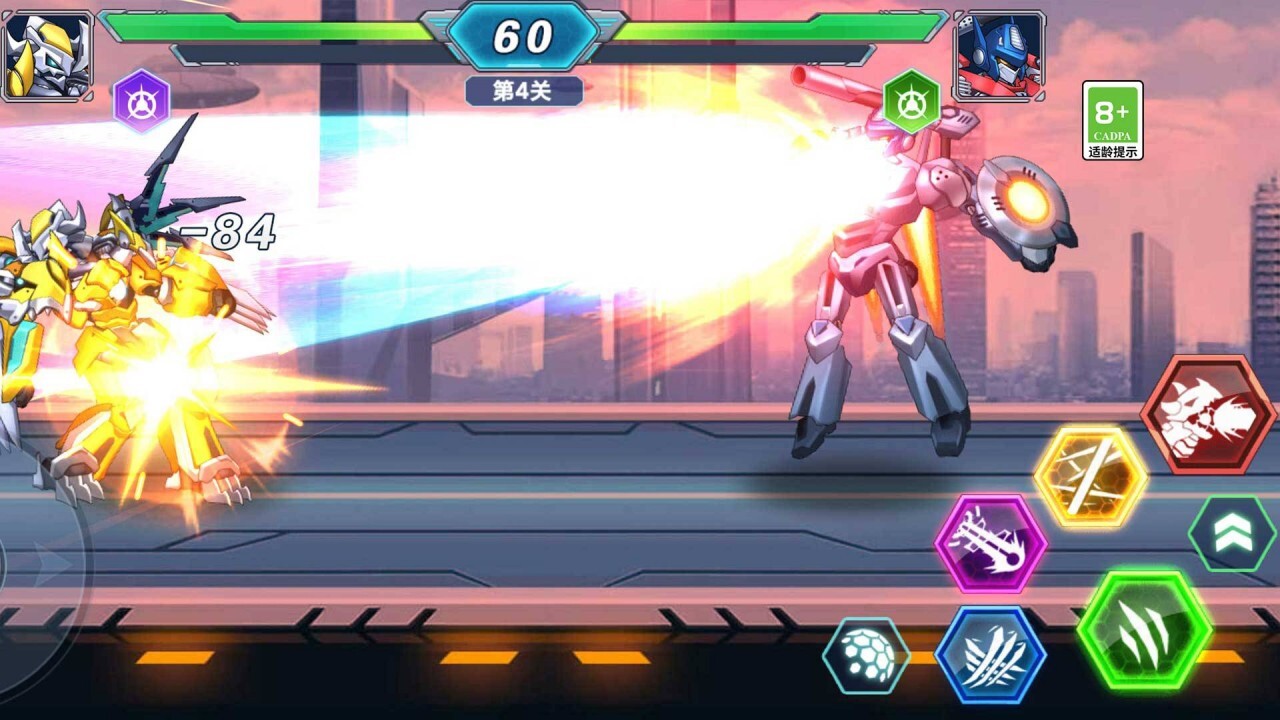Viewport: 1280px width, 720px height.
Task: Tap the green hexagon emblem badge
Action: tap(911, 101)
